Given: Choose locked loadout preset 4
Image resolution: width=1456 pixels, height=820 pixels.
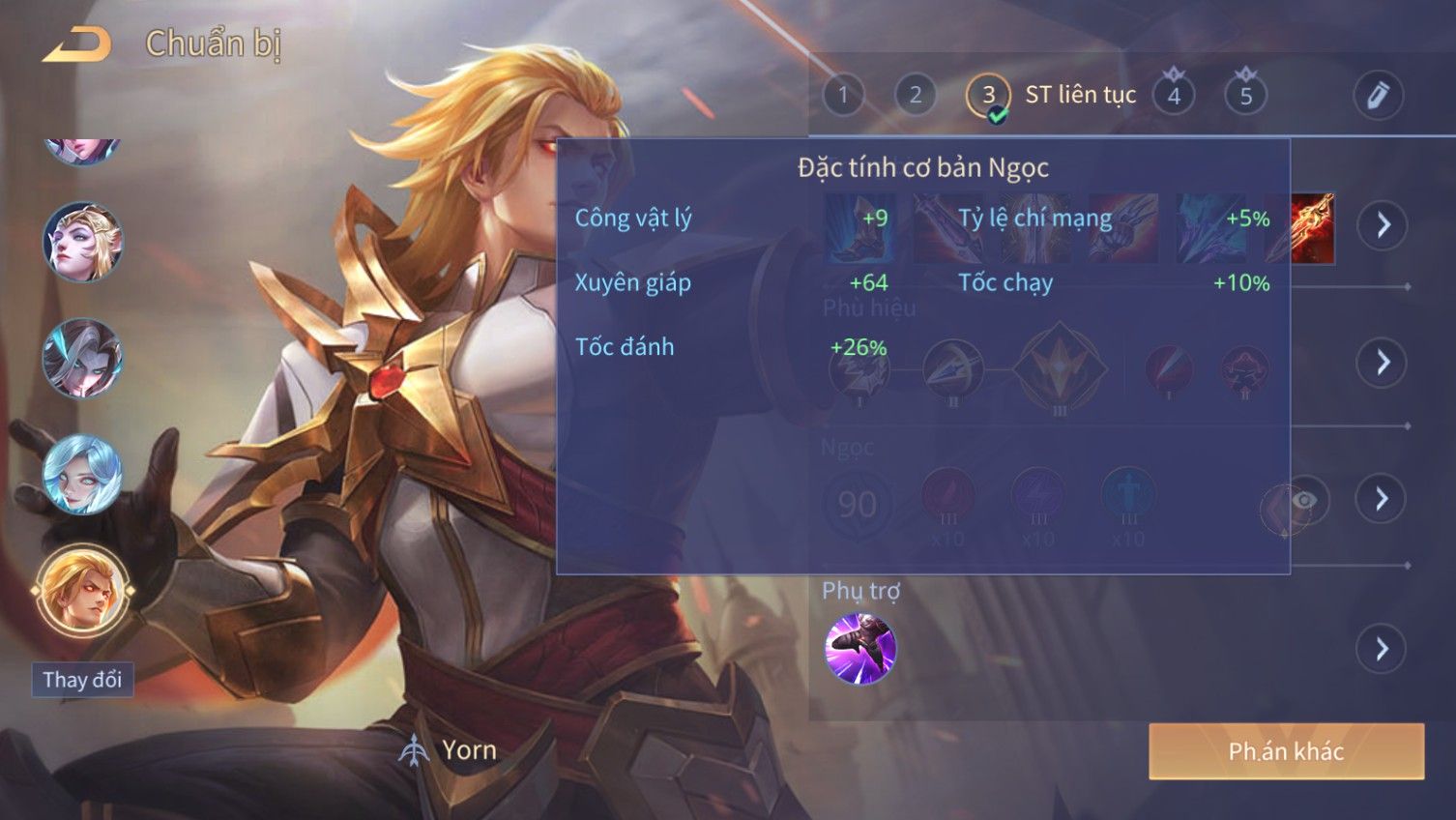Looking at the screenshot, I should 1174,95.
